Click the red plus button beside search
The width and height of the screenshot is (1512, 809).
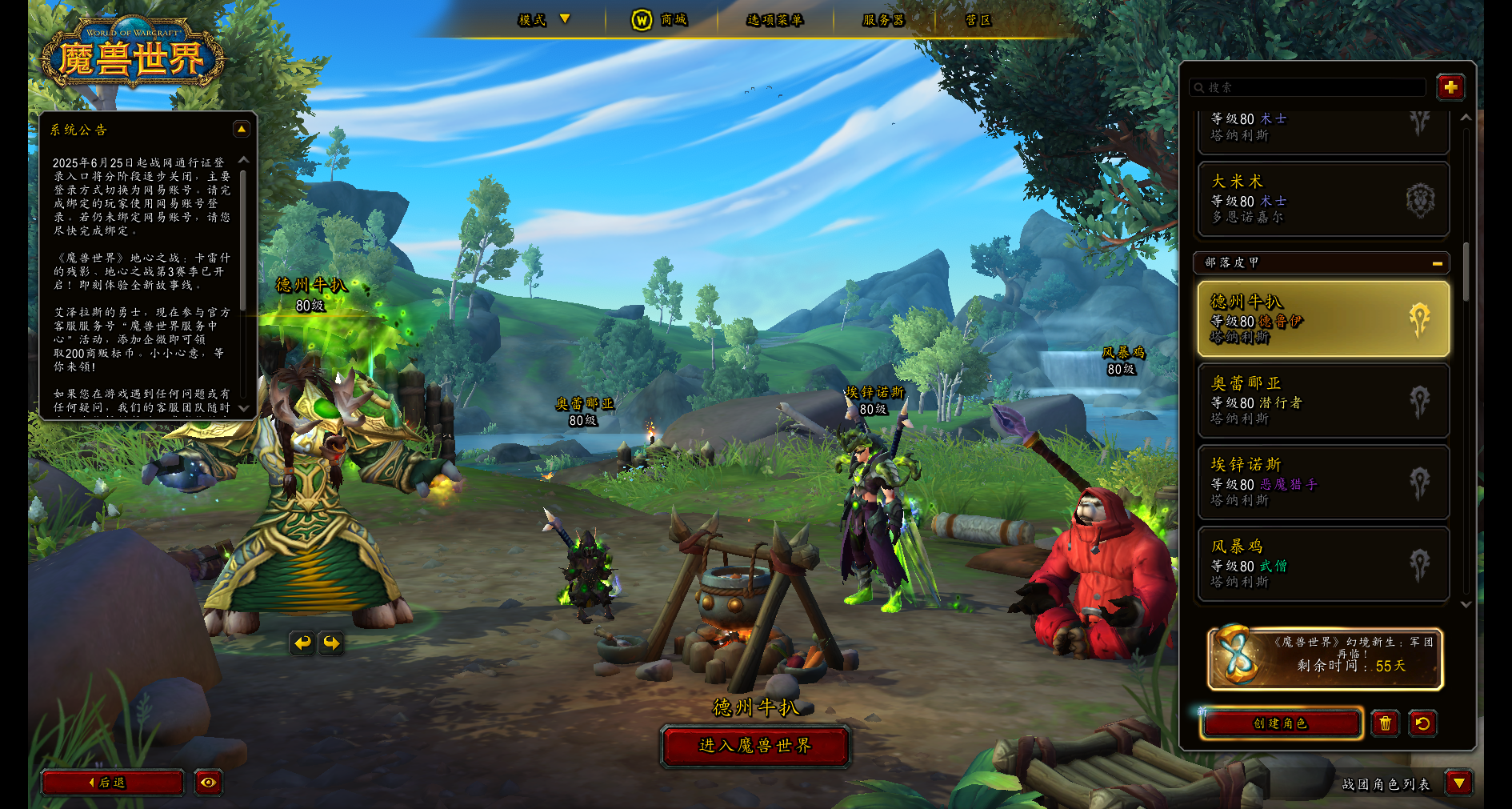(x=1450, y=87)
